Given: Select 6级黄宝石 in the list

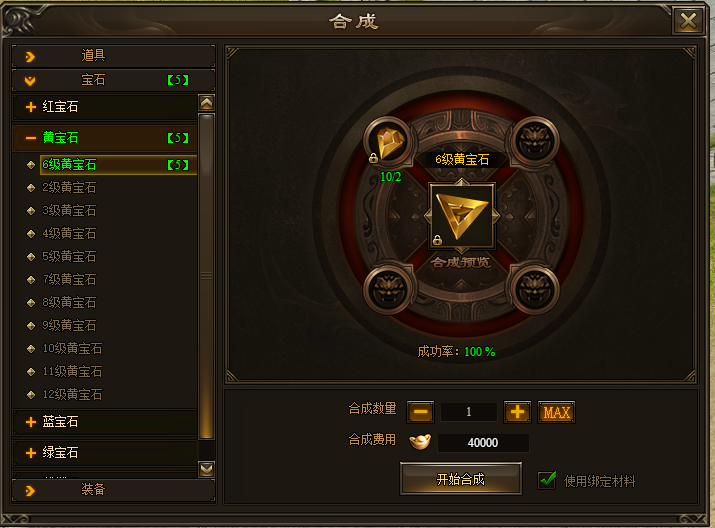Looking at the screenshot, I should 70,165.
